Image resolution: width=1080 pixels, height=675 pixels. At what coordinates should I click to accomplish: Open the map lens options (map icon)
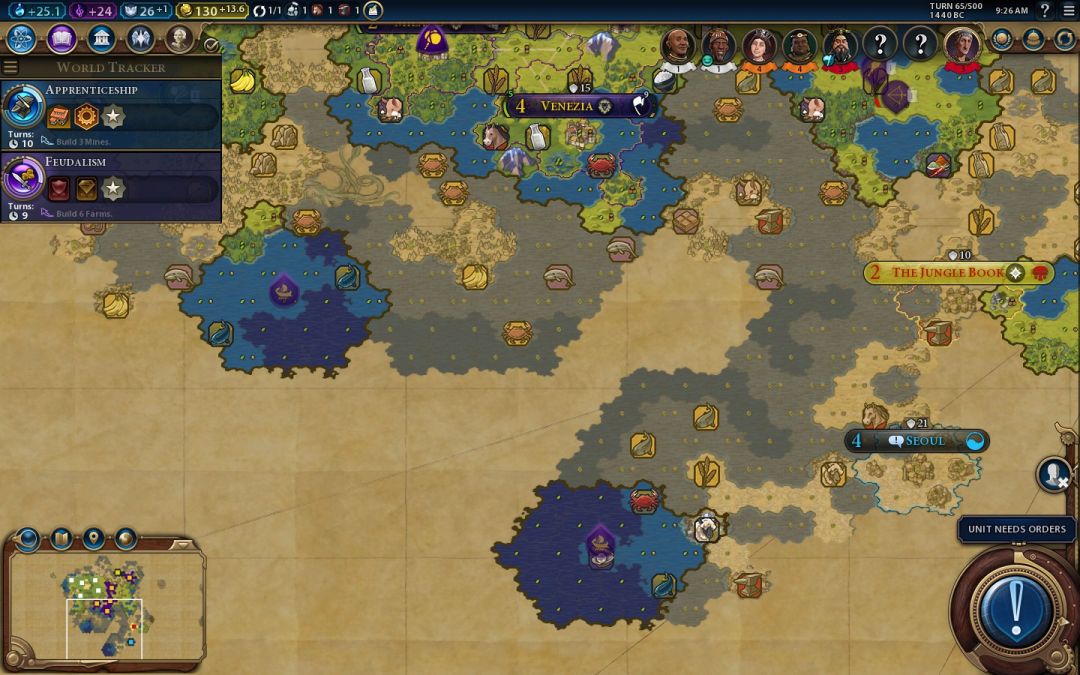pyautogui.click(x=61, y=539)
